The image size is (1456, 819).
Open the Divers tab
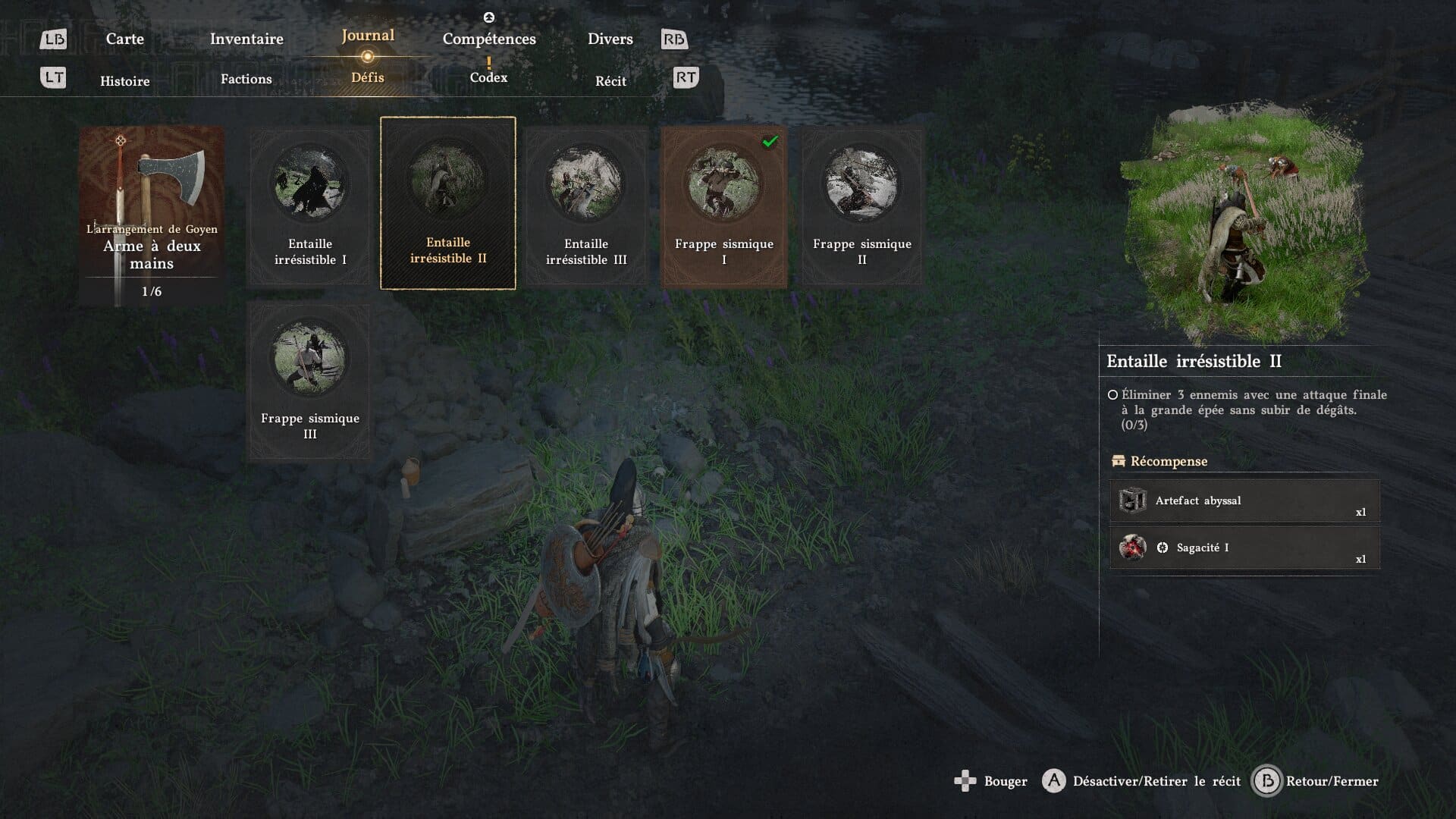[x=610, y=39]
